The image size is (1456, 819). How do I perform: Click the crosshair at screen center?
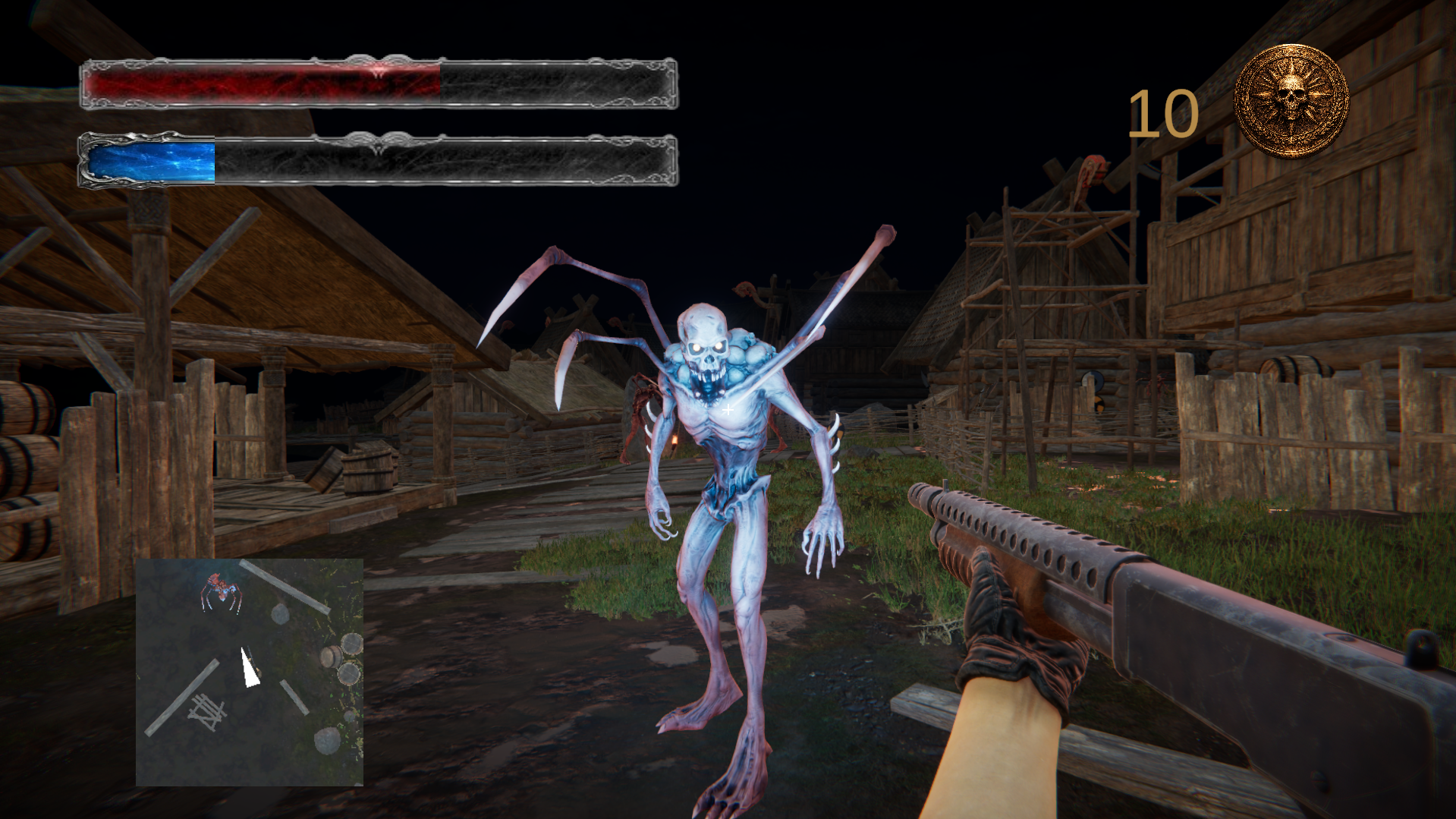728,410
